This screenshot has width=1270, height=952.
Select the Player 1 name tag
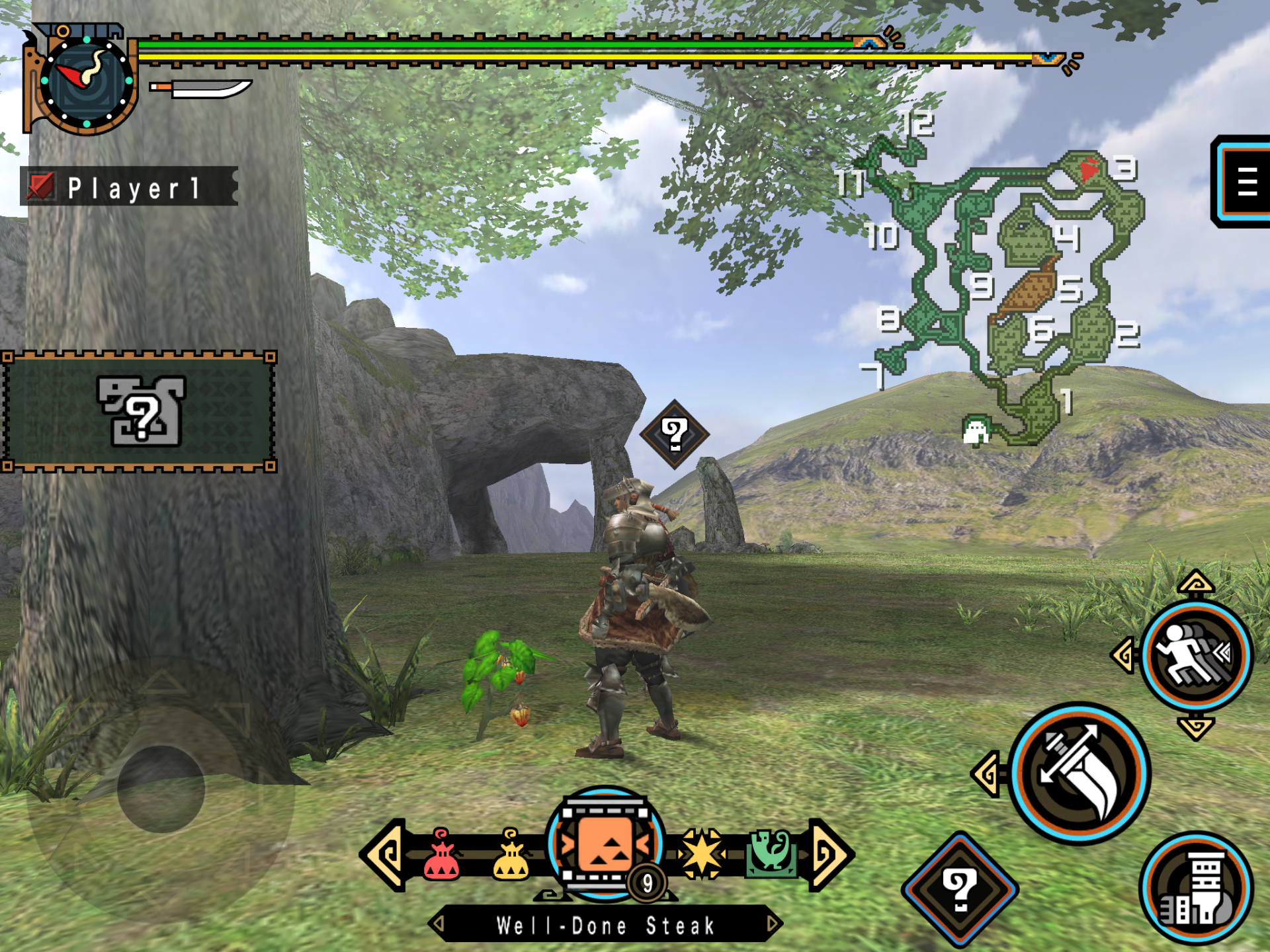click(130, 187)
